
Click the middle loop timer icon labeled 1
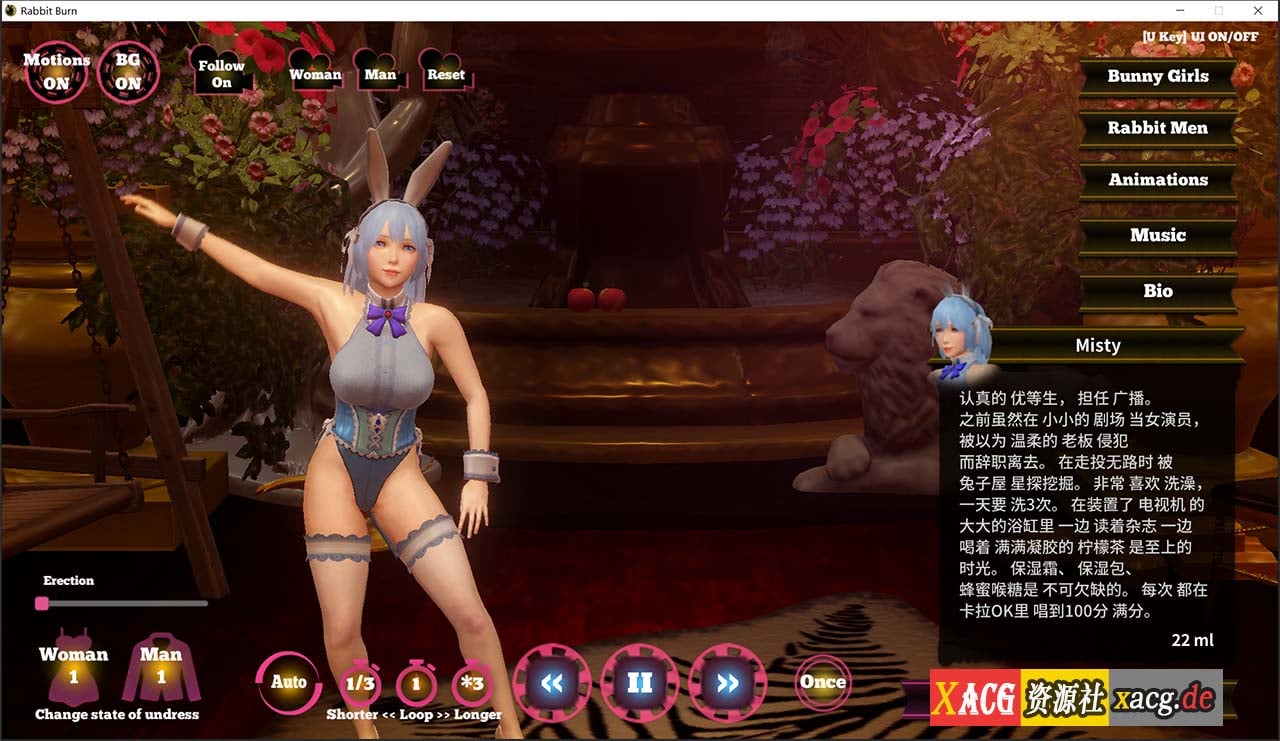(416, 683)
